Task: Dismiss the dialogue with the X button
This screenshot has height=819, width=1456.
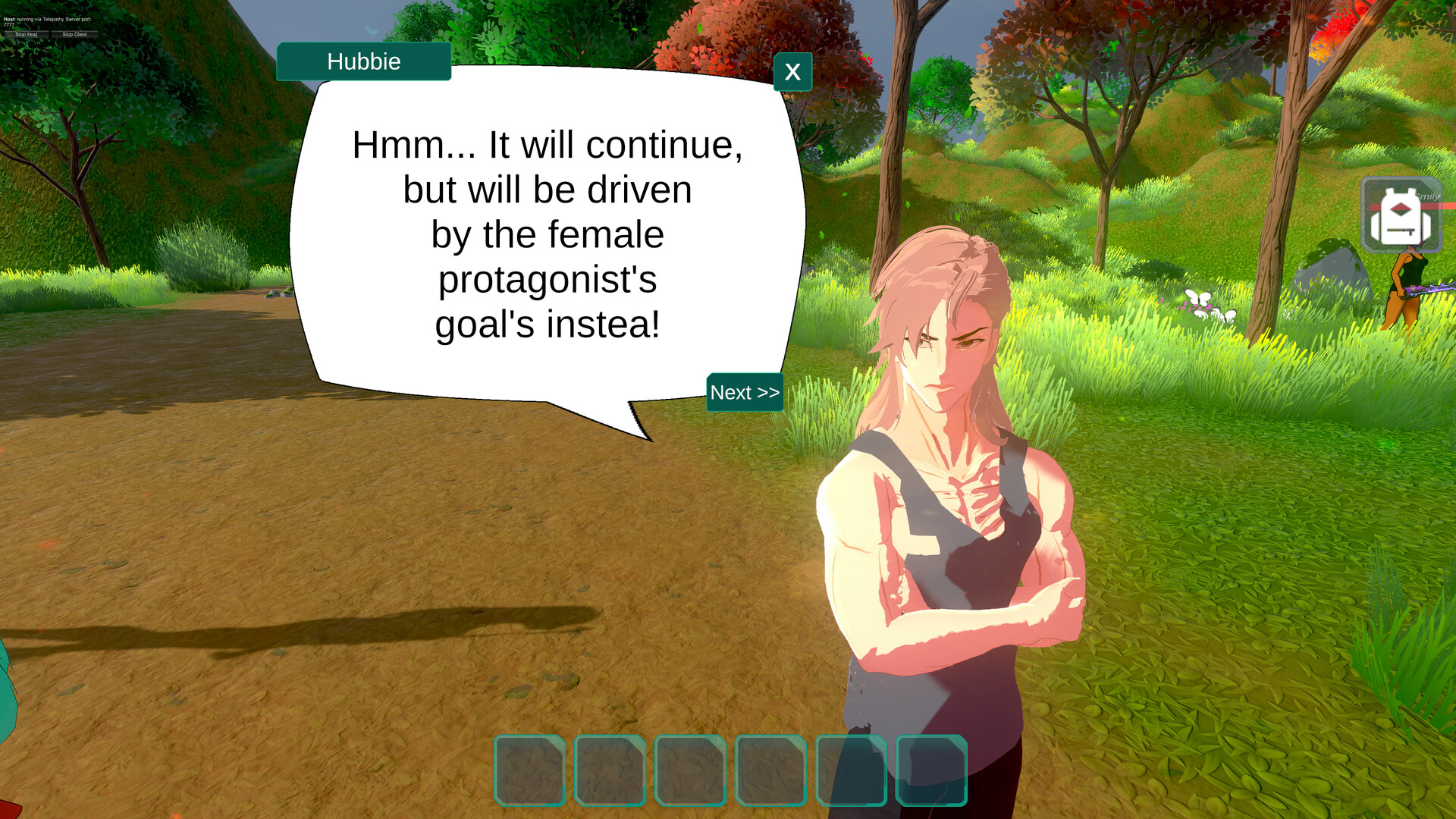Action: tap(792, 72)
